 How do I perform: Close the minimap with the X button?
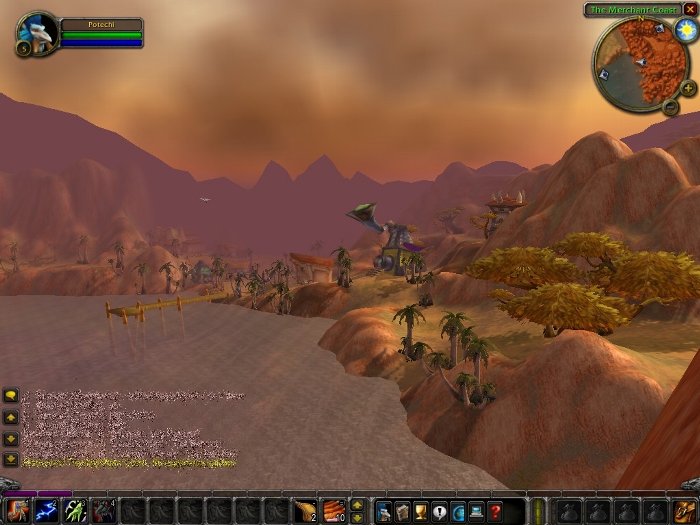(x=690, y=9)
